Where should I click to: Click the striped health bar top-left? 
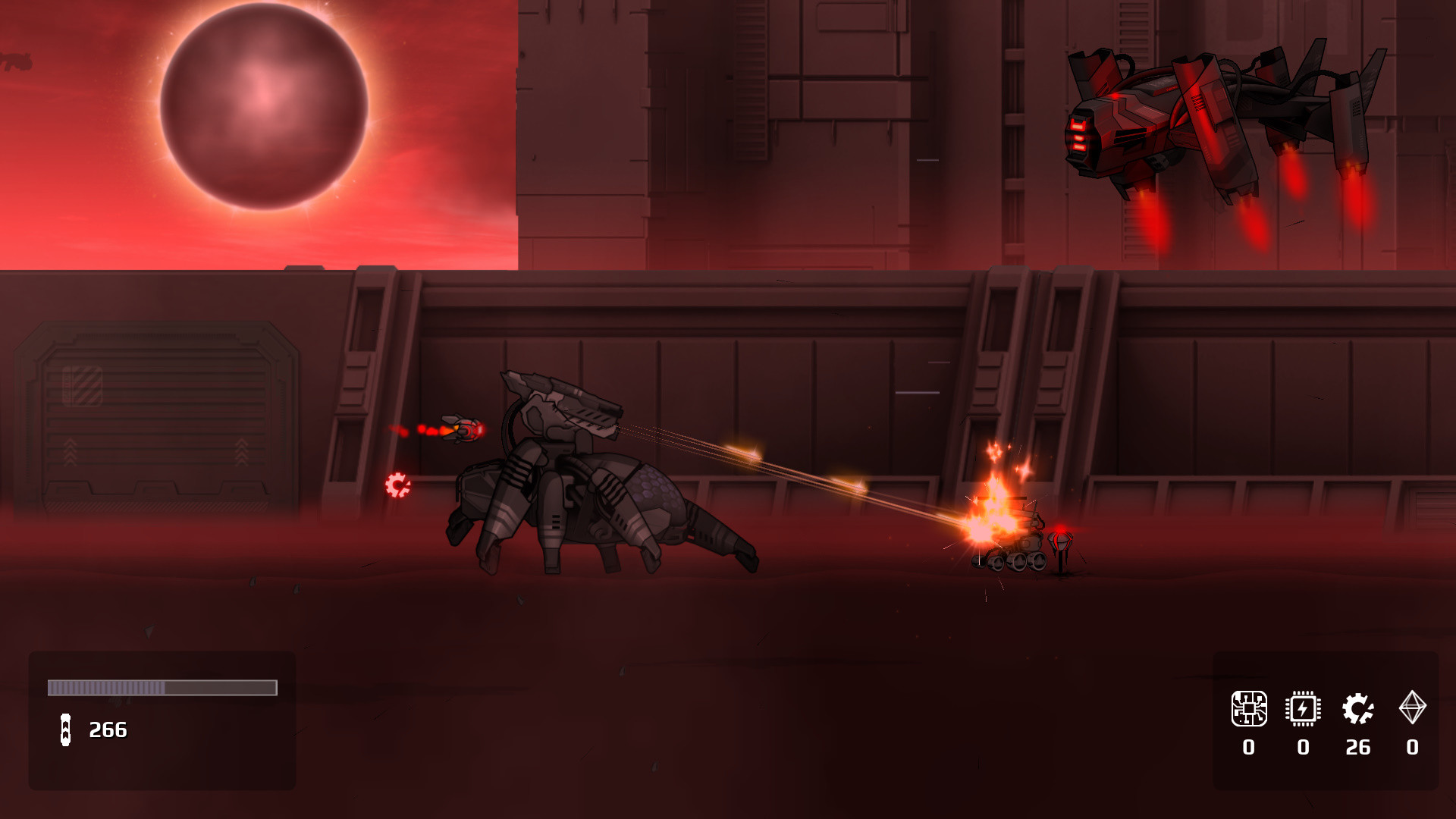point(162,688)
